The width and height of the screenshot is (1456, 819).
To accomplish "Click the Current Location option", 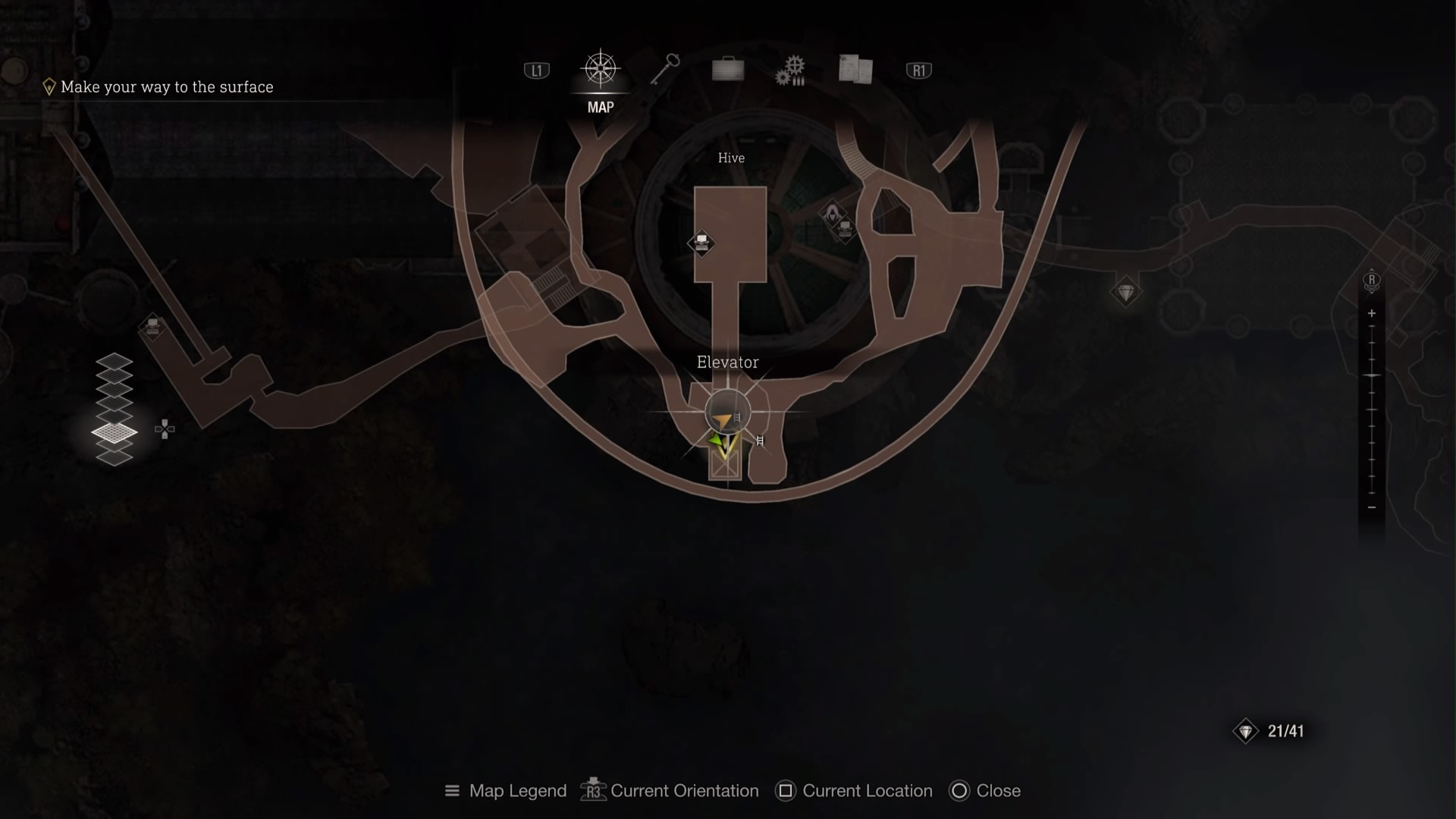I will tap(853, 791).
